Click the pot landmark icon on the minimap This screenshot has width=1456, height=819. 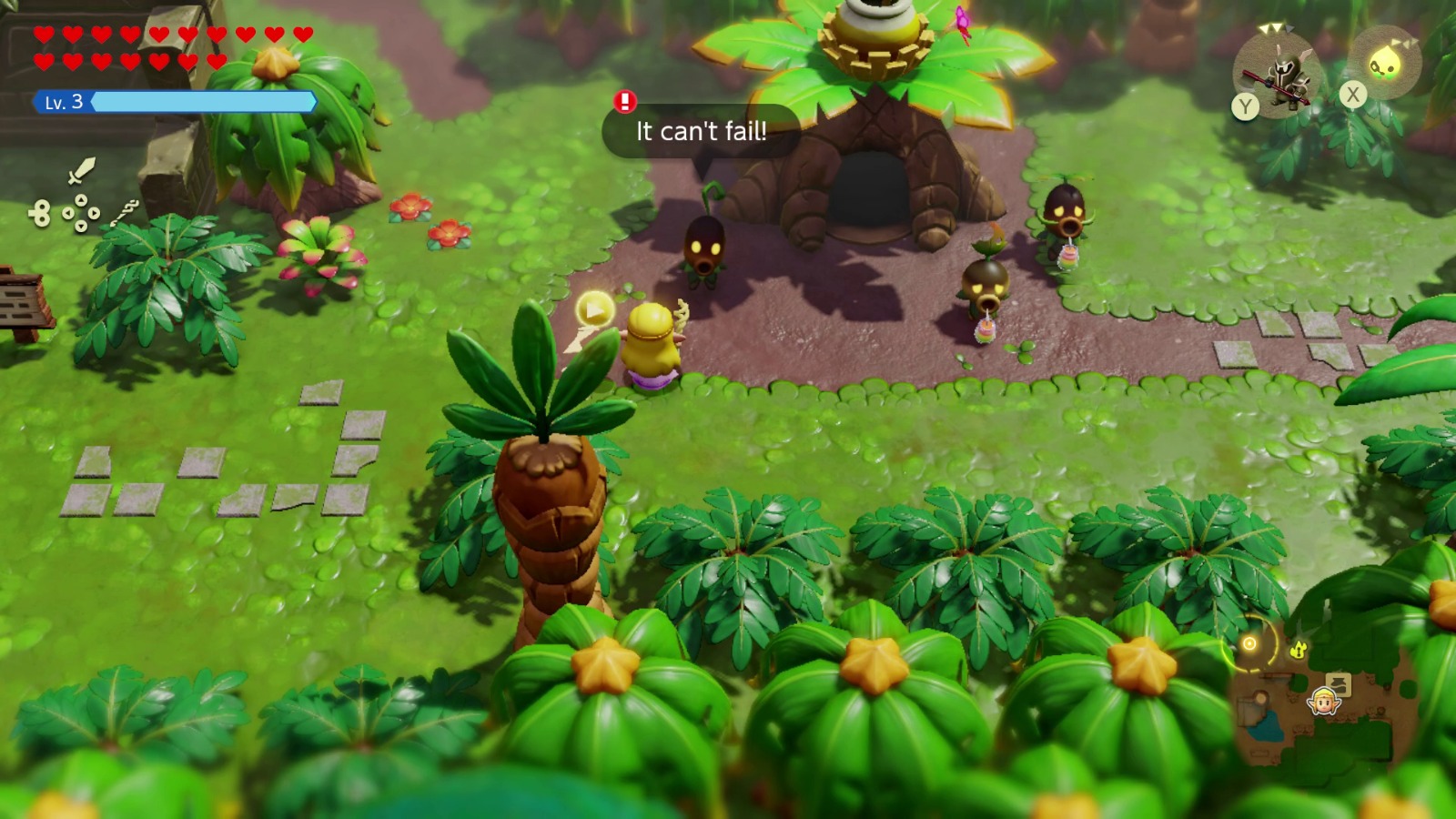coord(1339,684)
